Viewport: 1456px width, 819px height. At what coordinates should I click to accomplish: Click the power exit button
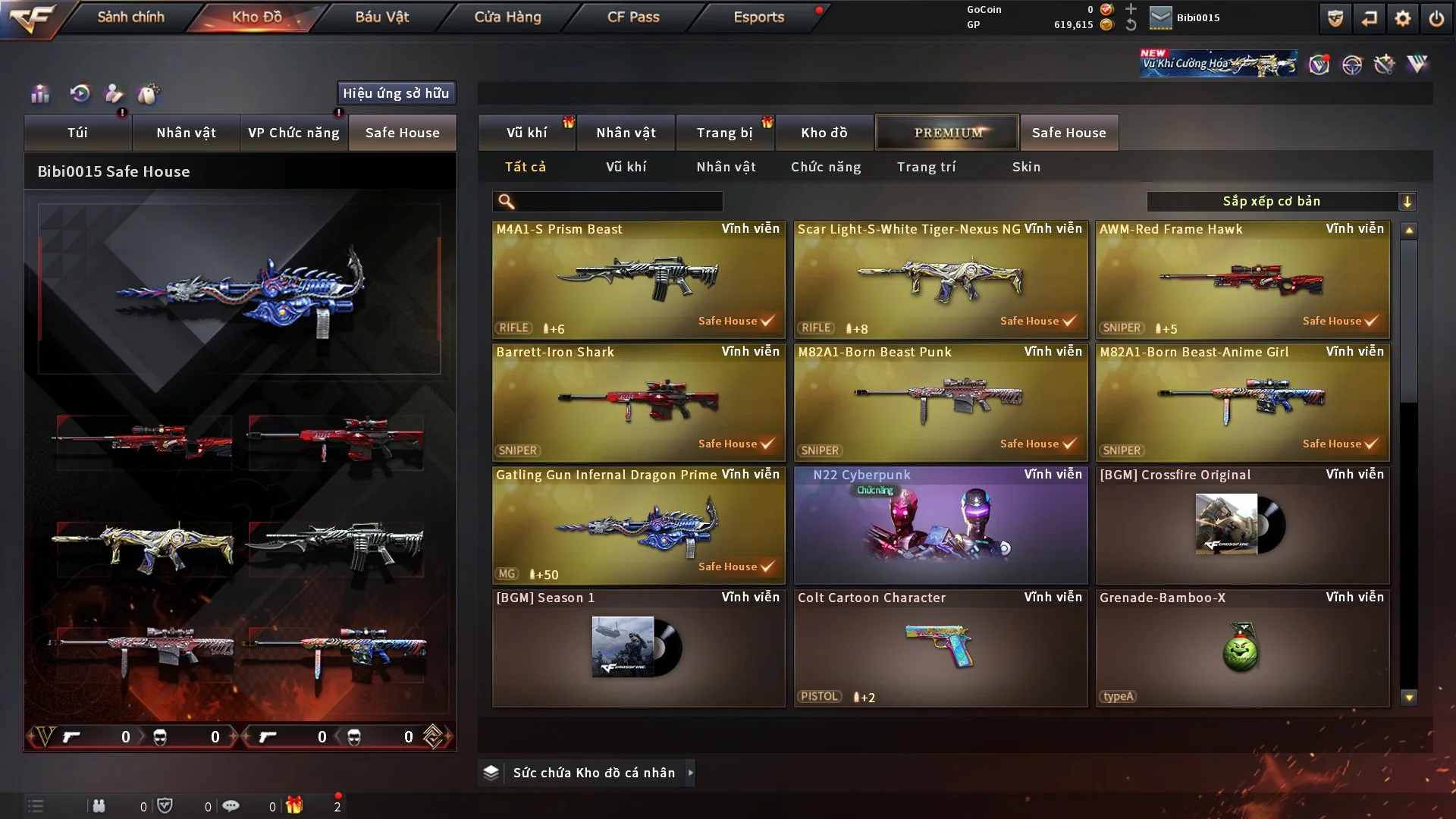(1436, 18)
